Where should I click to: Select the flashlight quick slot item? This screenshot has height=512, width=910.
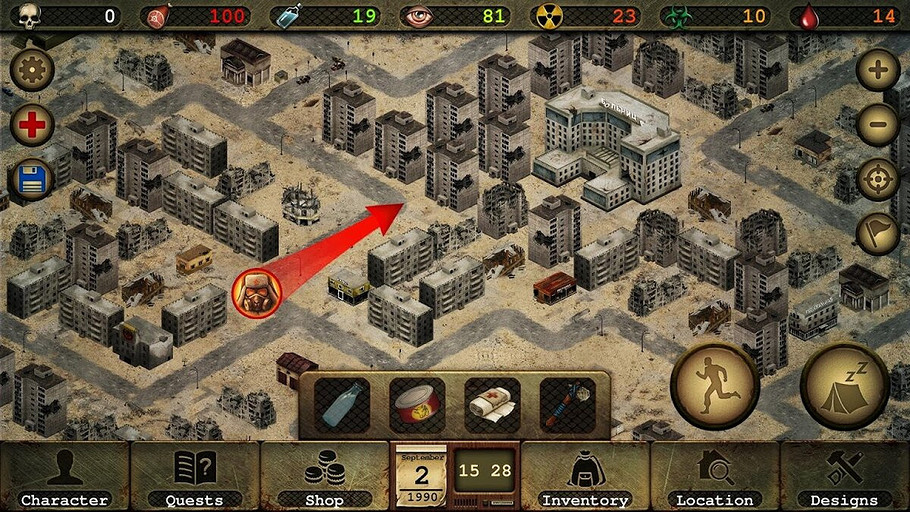pos(567,405)
